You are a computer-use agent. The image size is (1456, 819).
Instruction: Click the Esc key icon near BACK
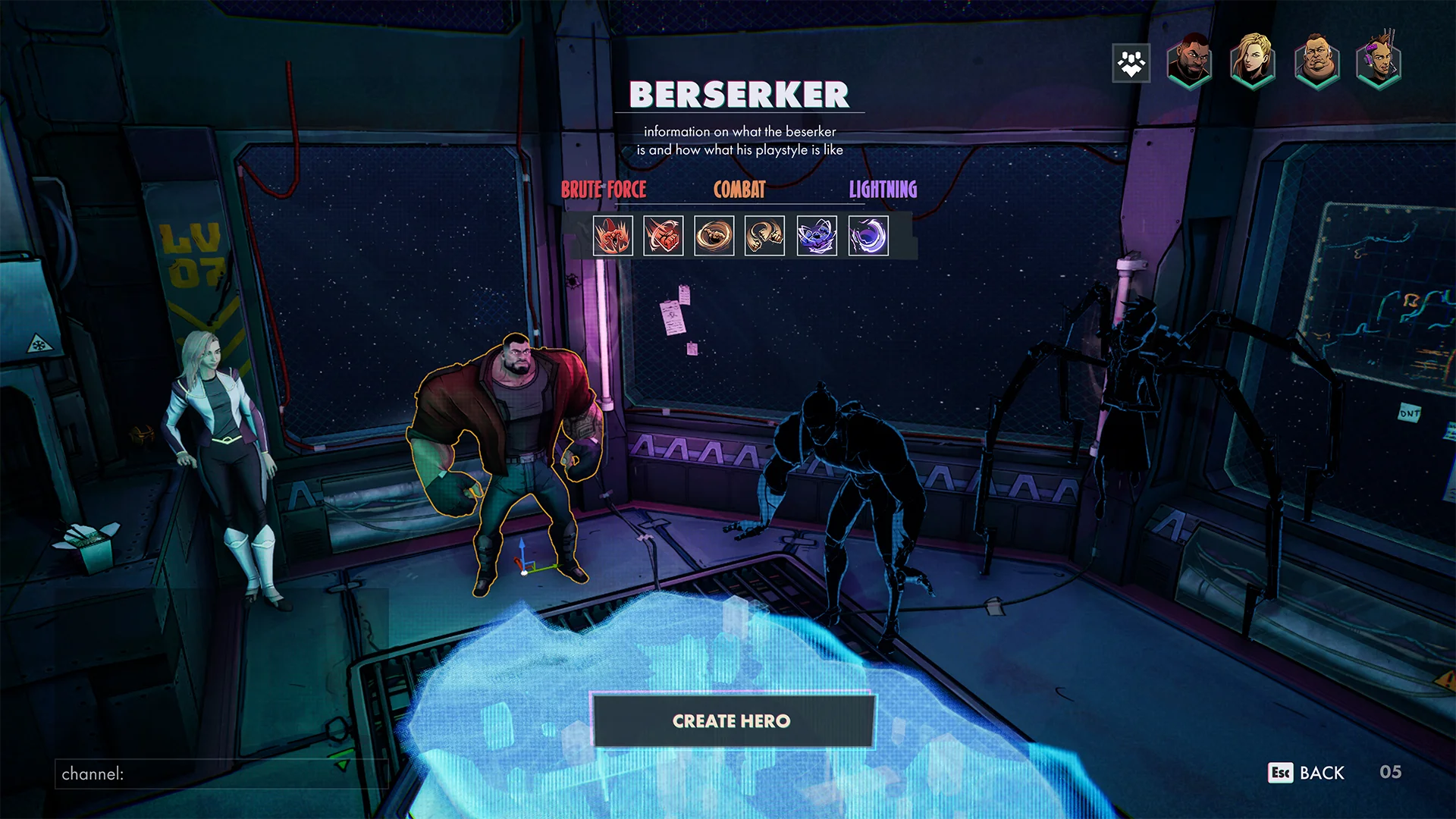[x=1279, y=773]
